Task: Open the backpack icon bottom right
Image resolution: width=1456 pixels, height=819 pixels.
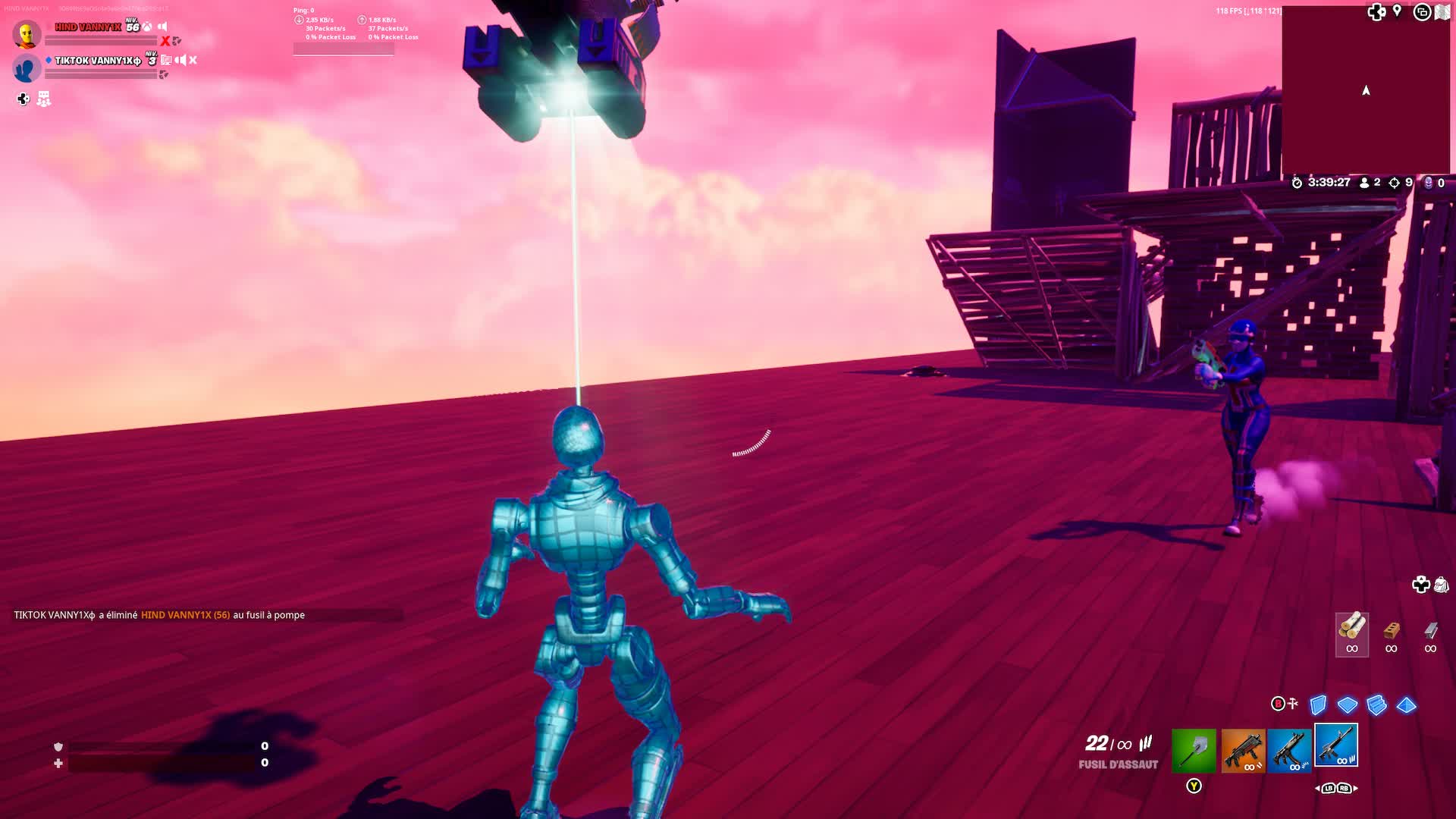Action: pyautogui.click(x=1442, y=585)
